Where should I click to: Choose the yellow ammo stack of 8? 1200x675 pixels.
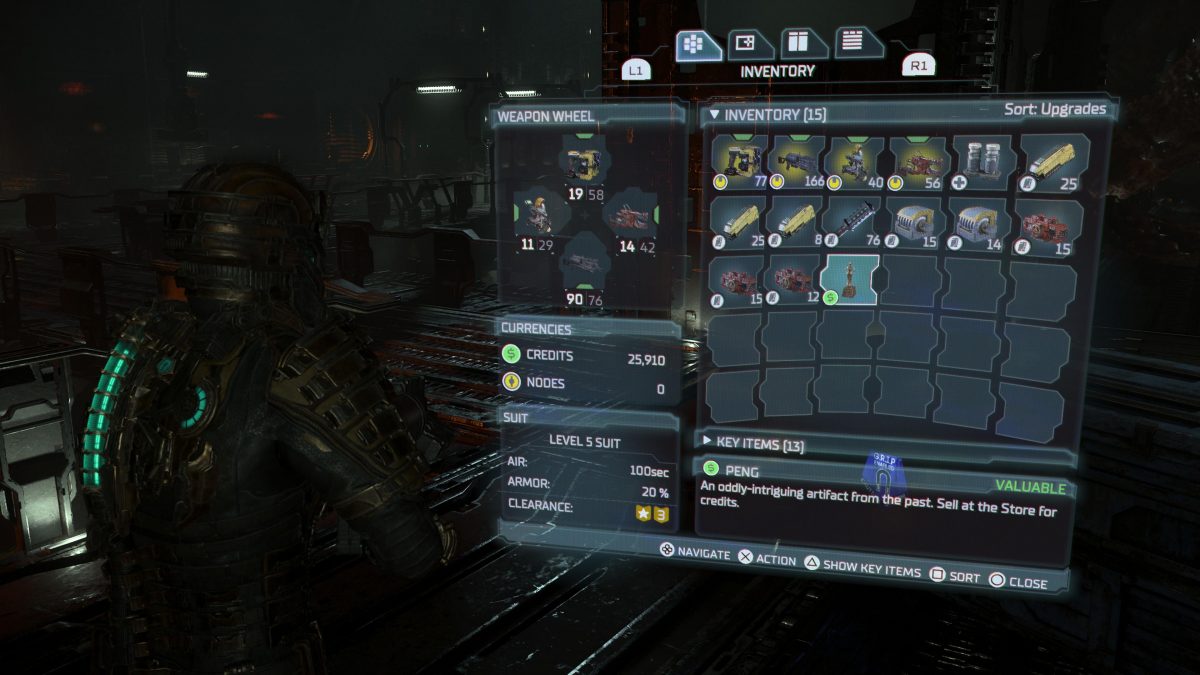[796, 220]
